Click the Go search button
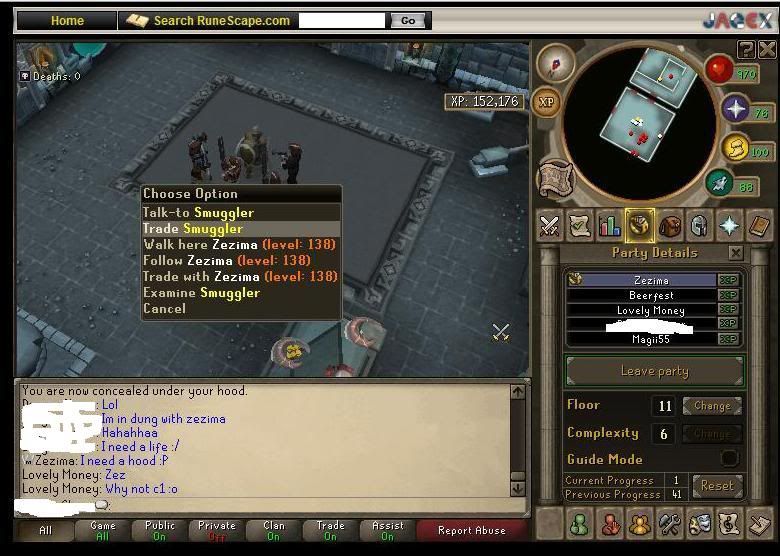Viewport: 780px width, 556px height. click(x=408, y=20)
